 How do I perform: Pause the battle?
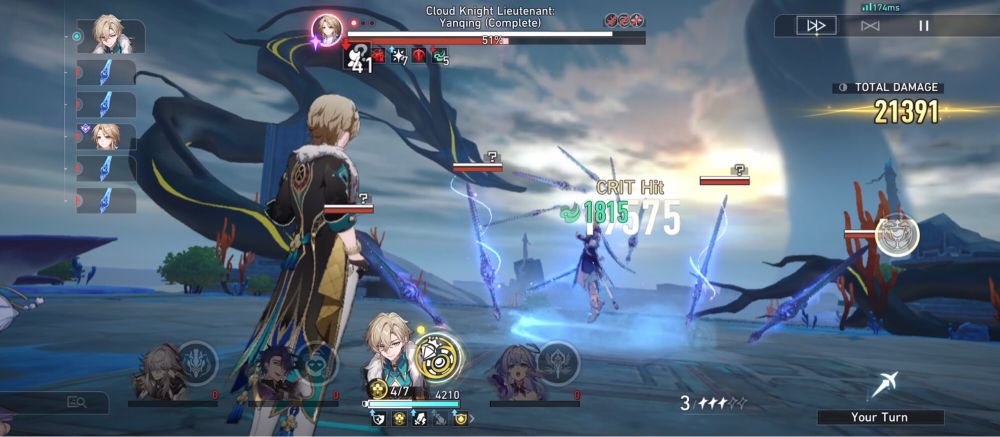click(924, 26)
